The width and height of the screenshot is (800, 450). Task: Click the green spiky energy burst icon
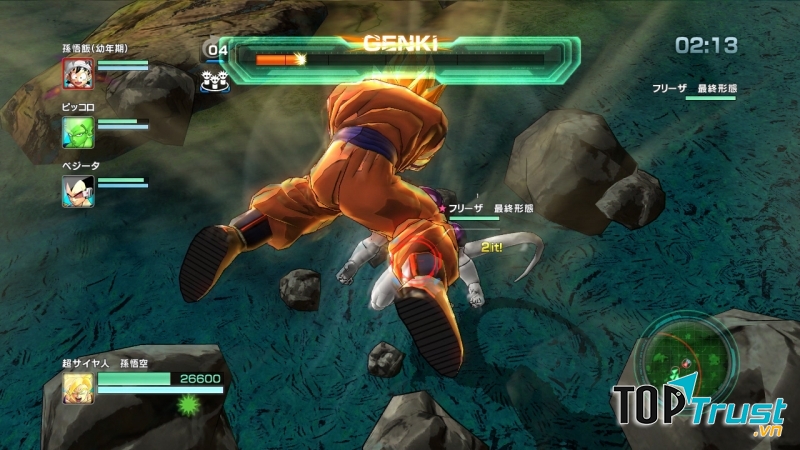[x=187, y=404]
